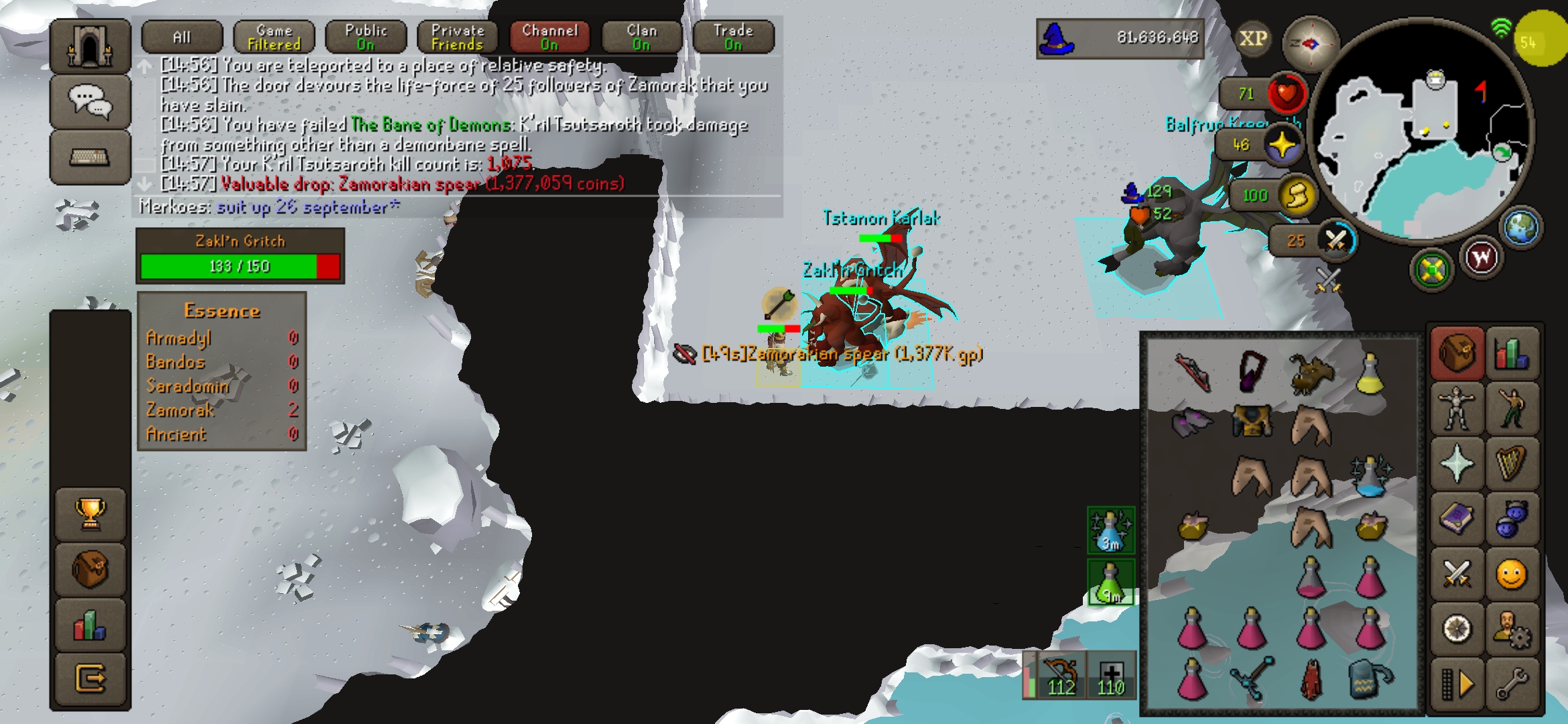Show the All chat tab
1568x724 pixels.
tap(182, 37)
